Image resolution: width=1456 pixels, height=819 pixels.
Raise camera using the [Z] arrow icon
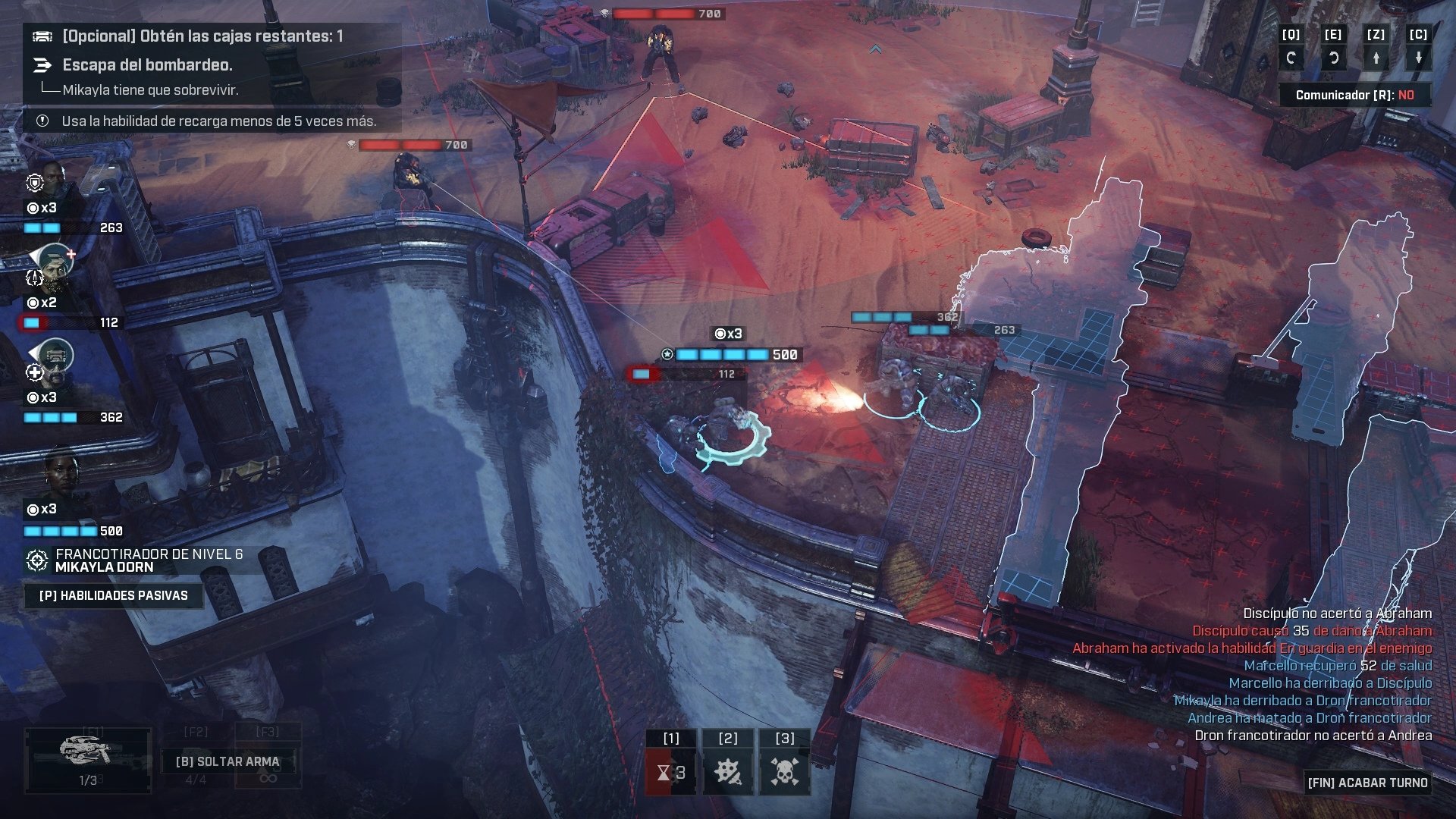[1376, 57]
